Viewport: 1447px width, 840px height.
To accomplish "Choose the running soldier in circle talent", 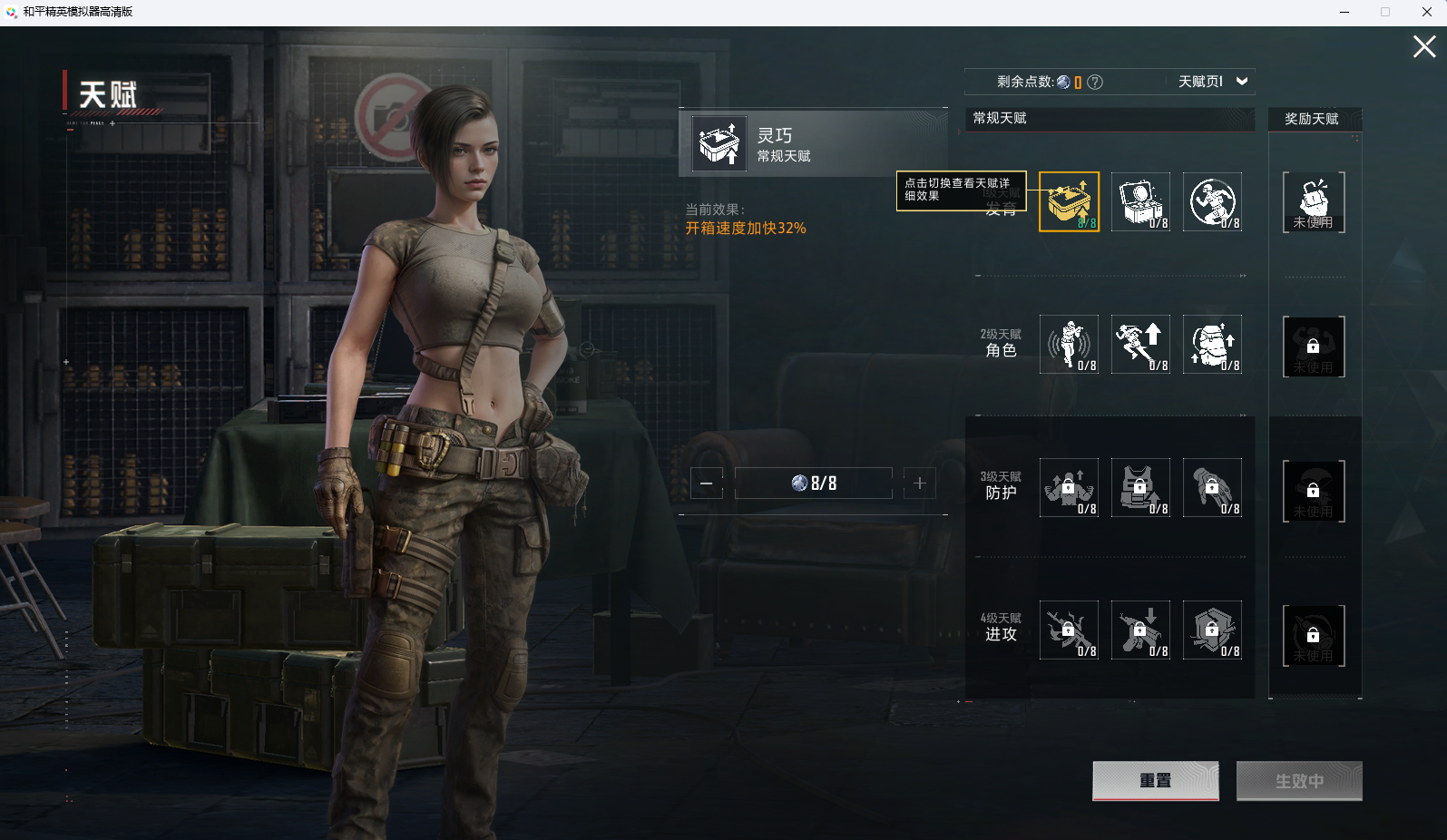I will [1212, 201].
